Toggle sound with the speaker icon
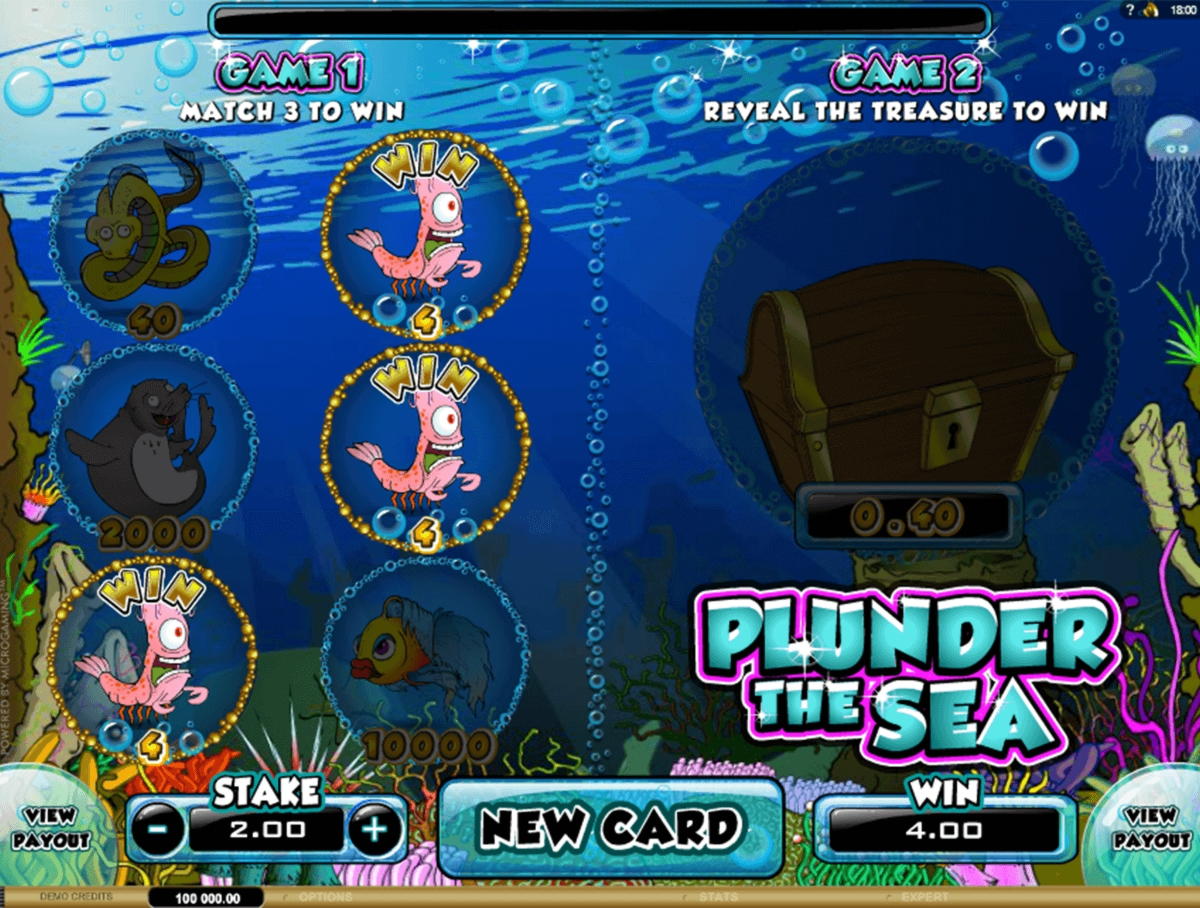The height and width of the screenshot is (908, 1200). [x=1151, y=10]
